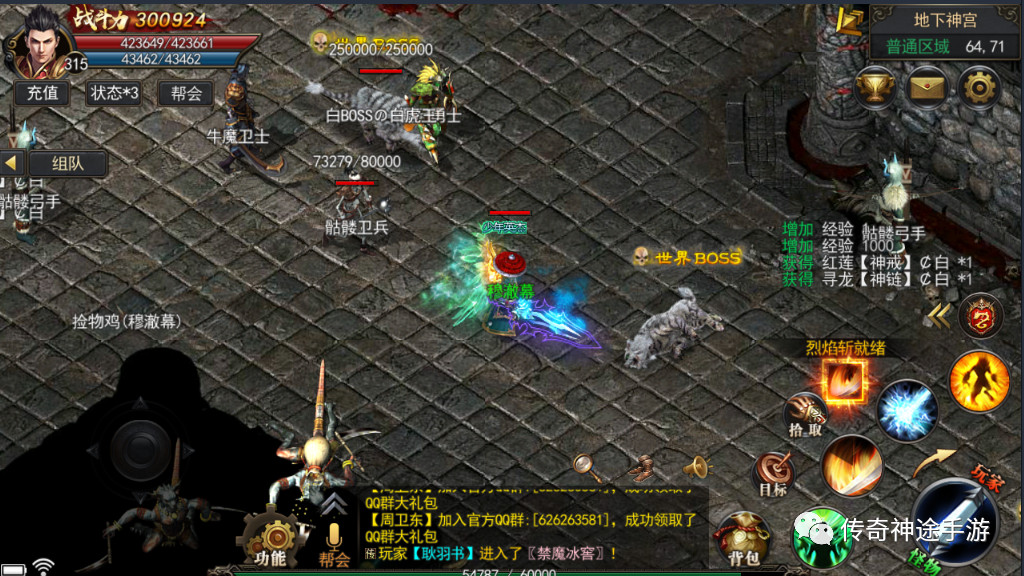Image resolution: width=1024 pixels, height=576 pixels.
Task: Tap the magnifying glass icon above chat
Action: tap(584, 465)
